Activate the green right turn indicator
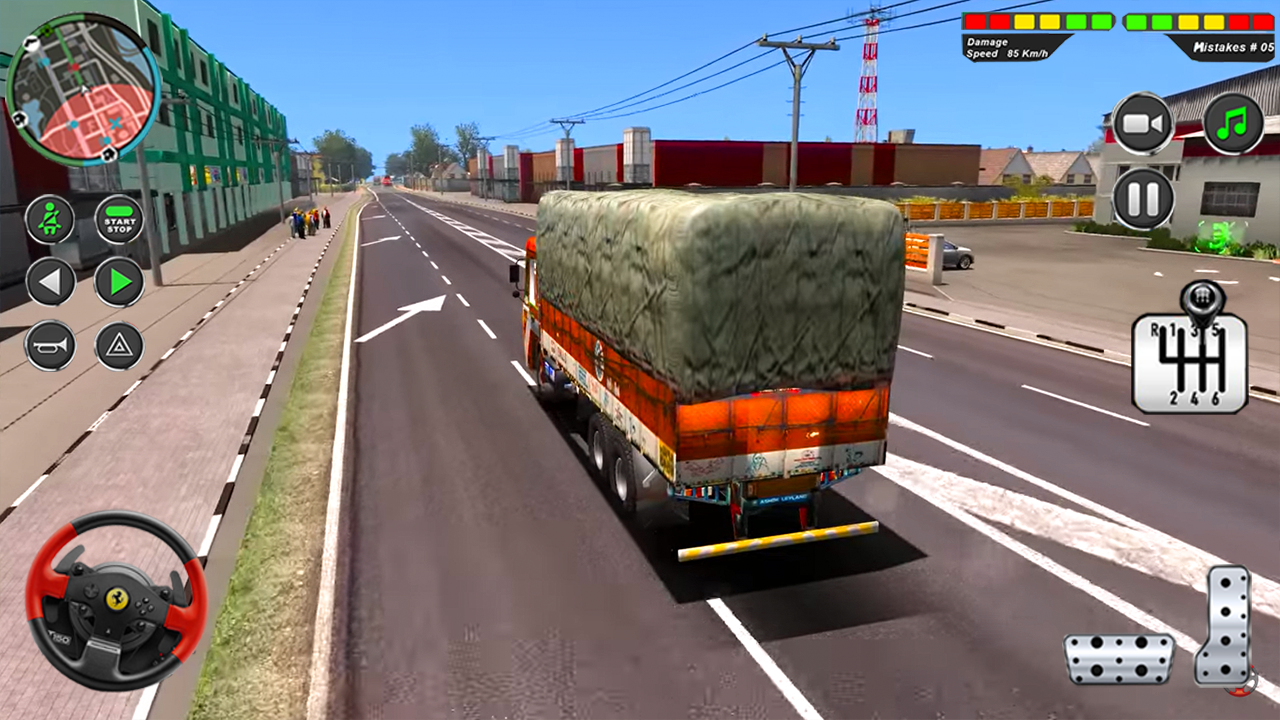Image resolution: width=1280 pixels, height=720 pixels. point(117,281)
